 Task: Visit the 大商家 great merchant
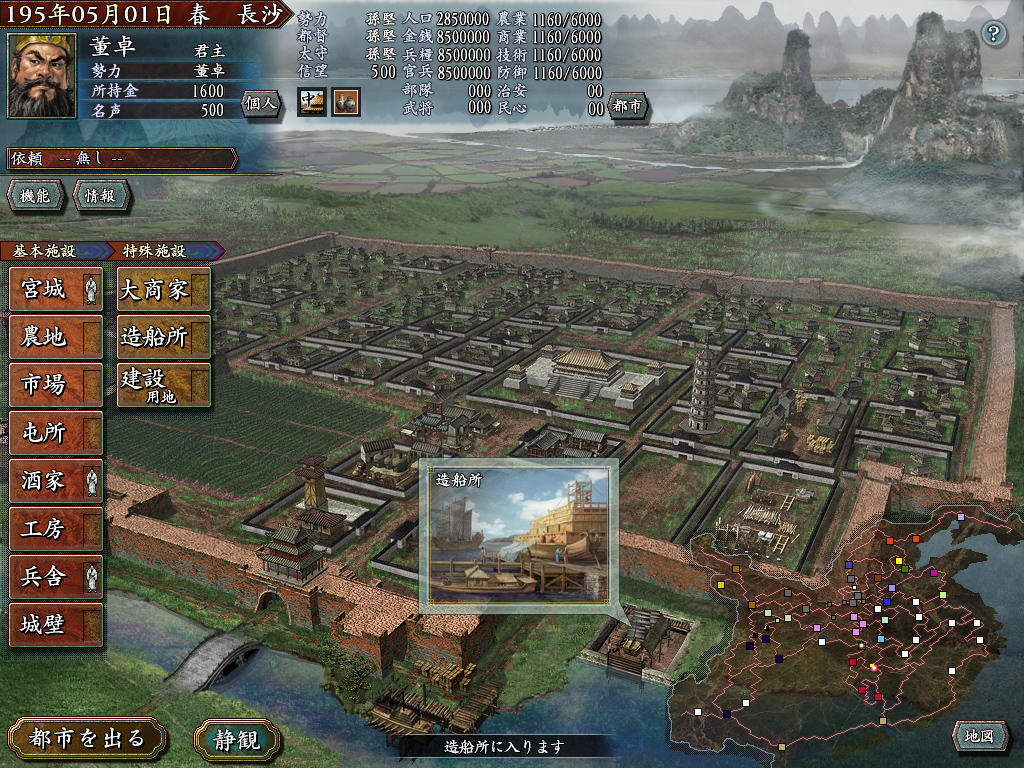[163, 290]
